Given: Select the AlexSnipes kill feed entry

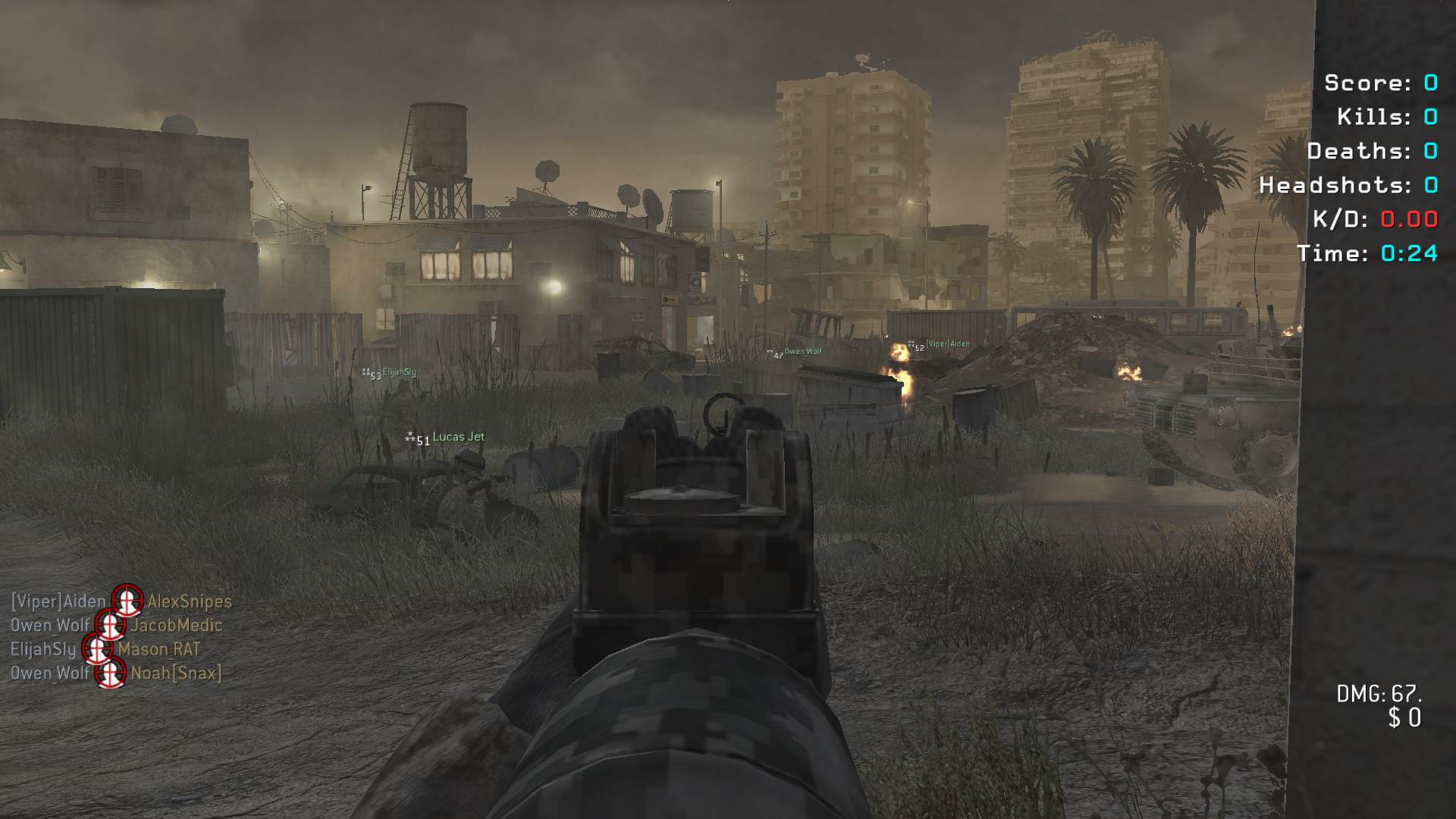Looking at the screenshot, I should [x=189, y=601].
